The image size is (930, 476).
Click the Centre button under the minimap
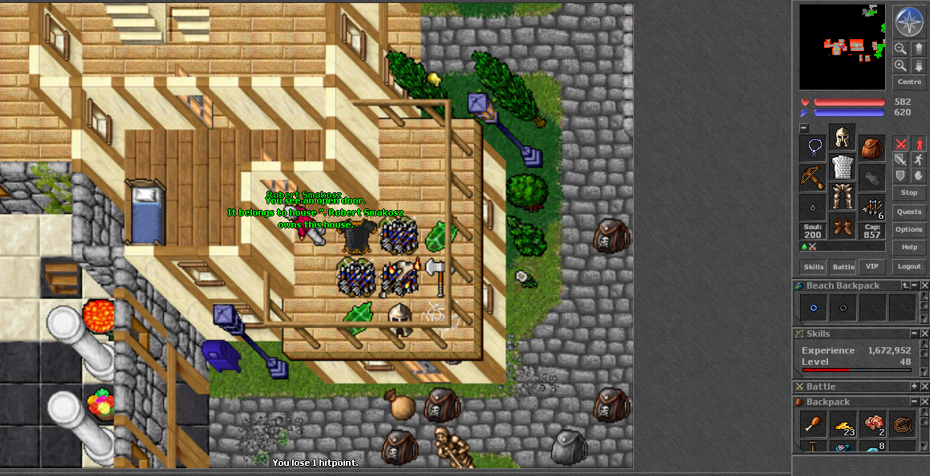[x=909, y=82]
